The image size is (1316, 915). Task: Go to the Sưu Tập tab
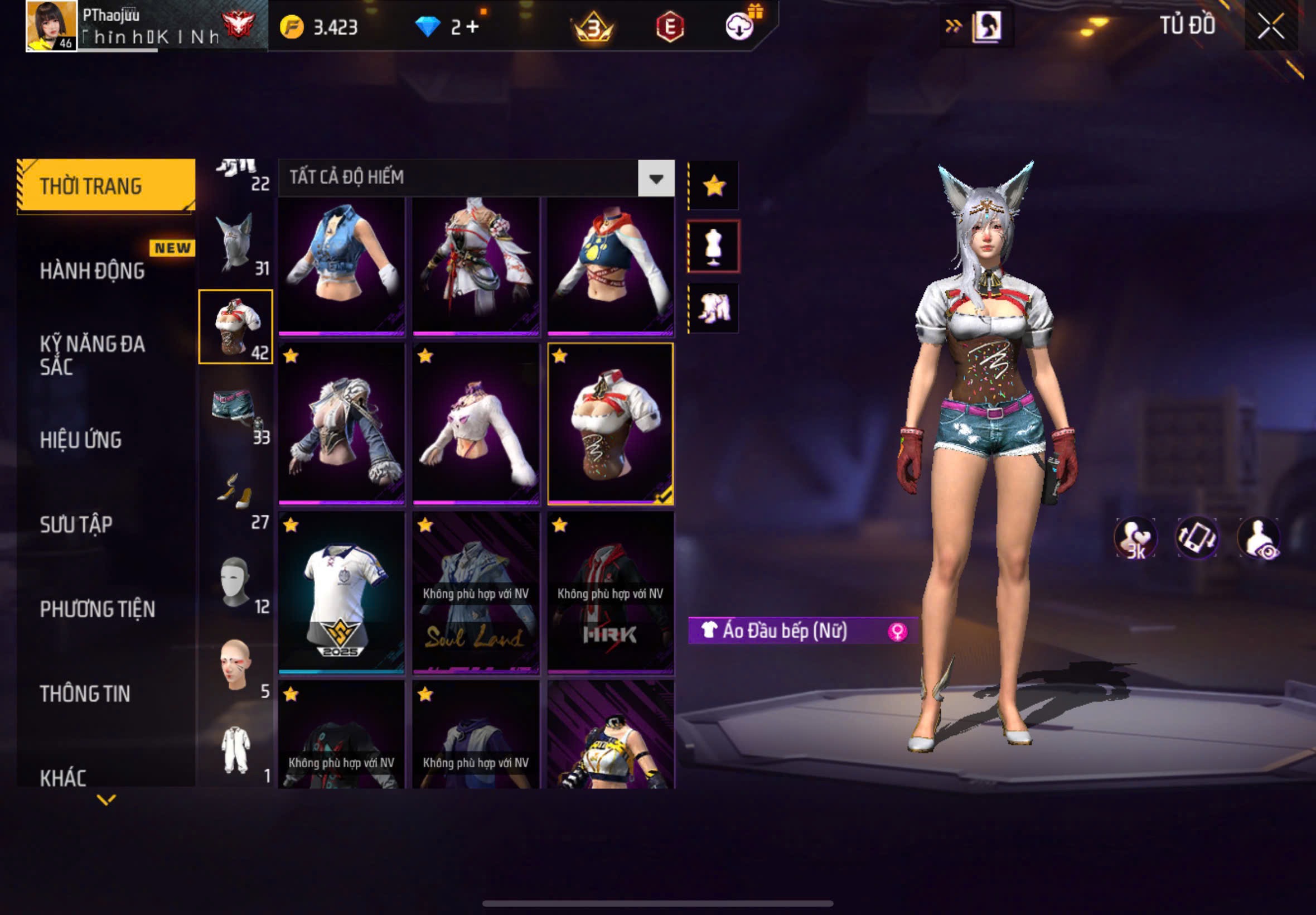76,524
